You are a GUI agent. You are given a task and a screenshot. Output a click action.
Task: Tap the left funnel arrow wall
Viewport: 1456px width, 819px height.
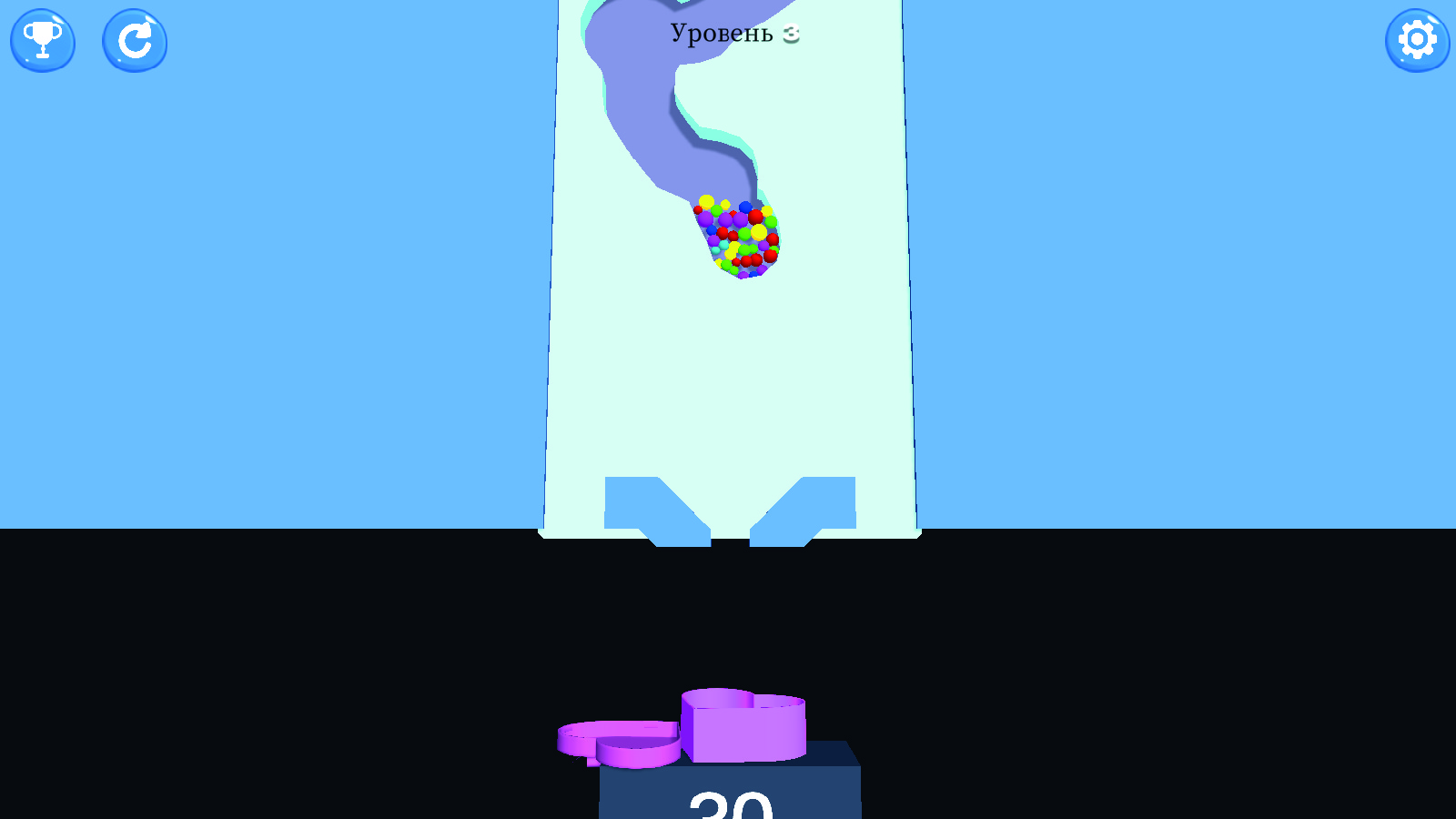(x=637, y=505)
